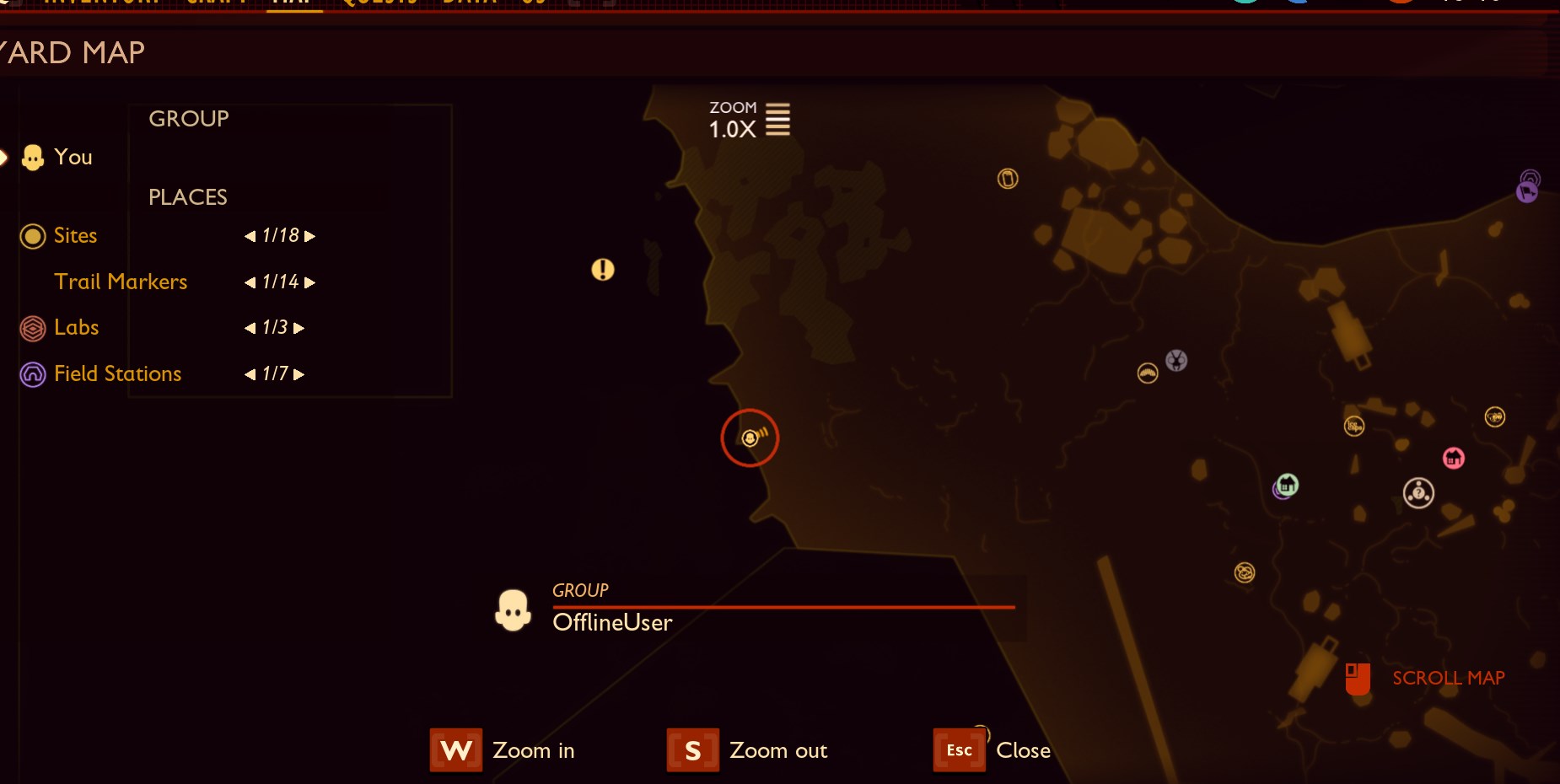Toggle Labs visibility in the Places panel
The width and height of the screenshot is (1560, 784).
coord(33,328)
